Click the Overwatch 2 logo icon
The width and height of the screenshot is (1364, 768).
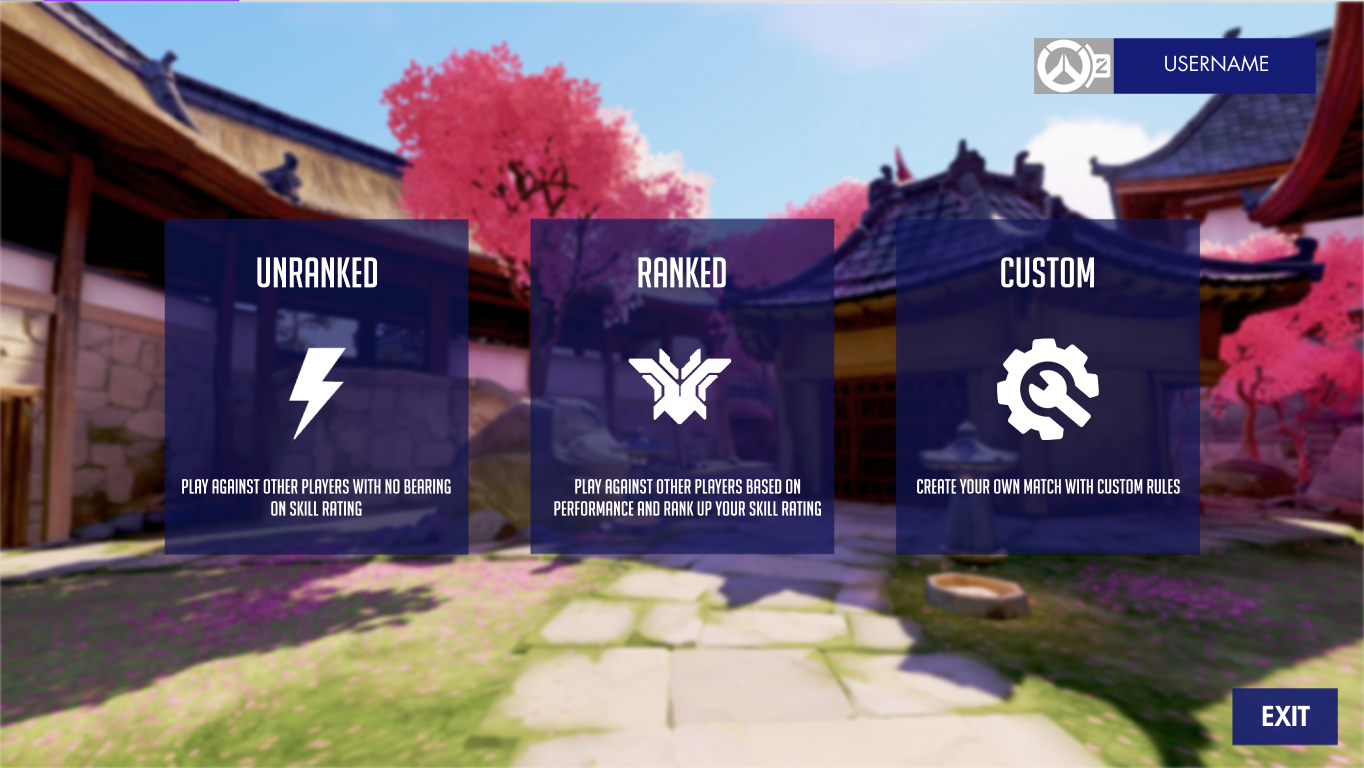click(x=1073, y=66)
